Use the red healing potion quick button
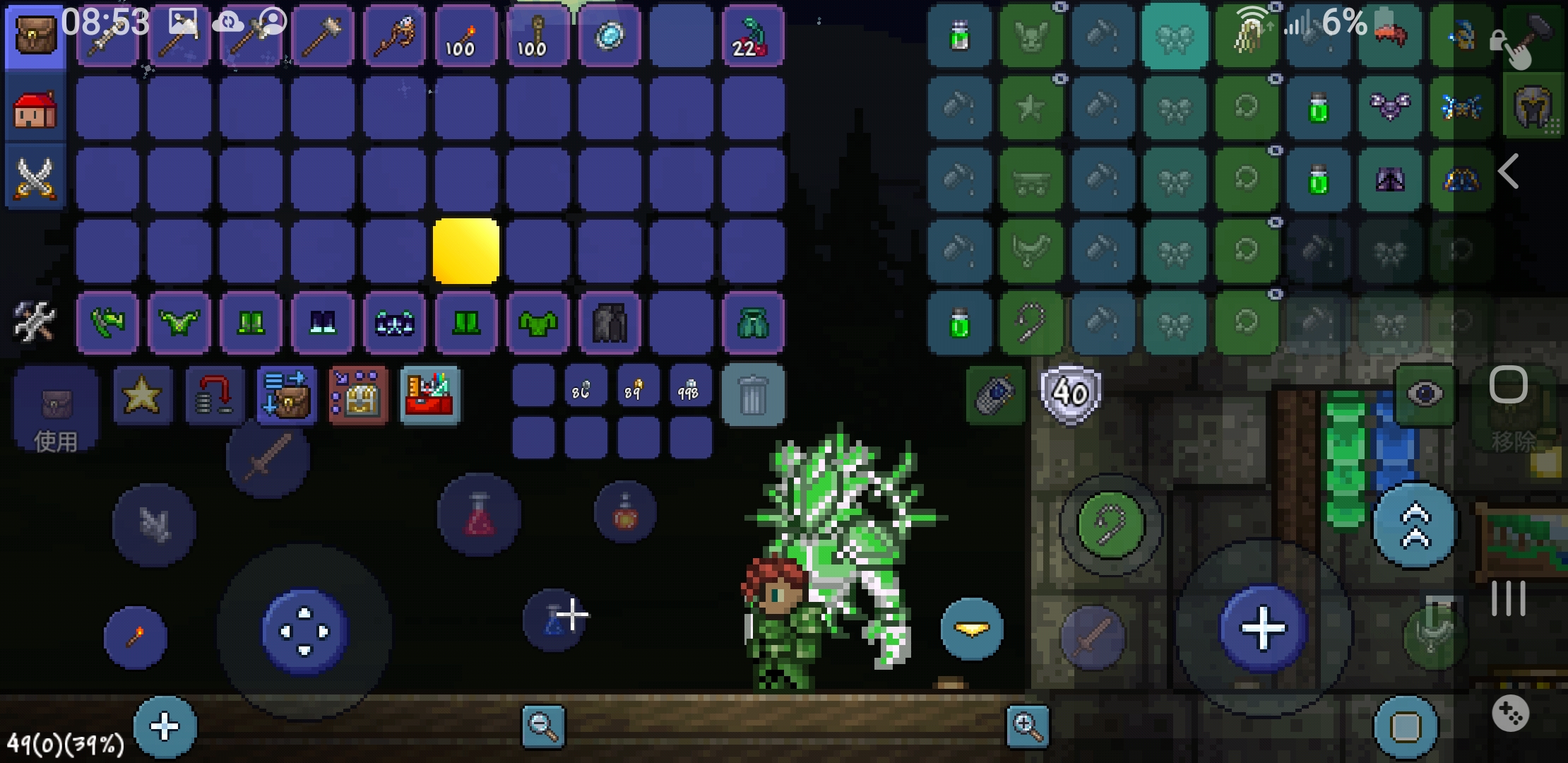Screen dimensions: 1568x763 pos(479,515)
